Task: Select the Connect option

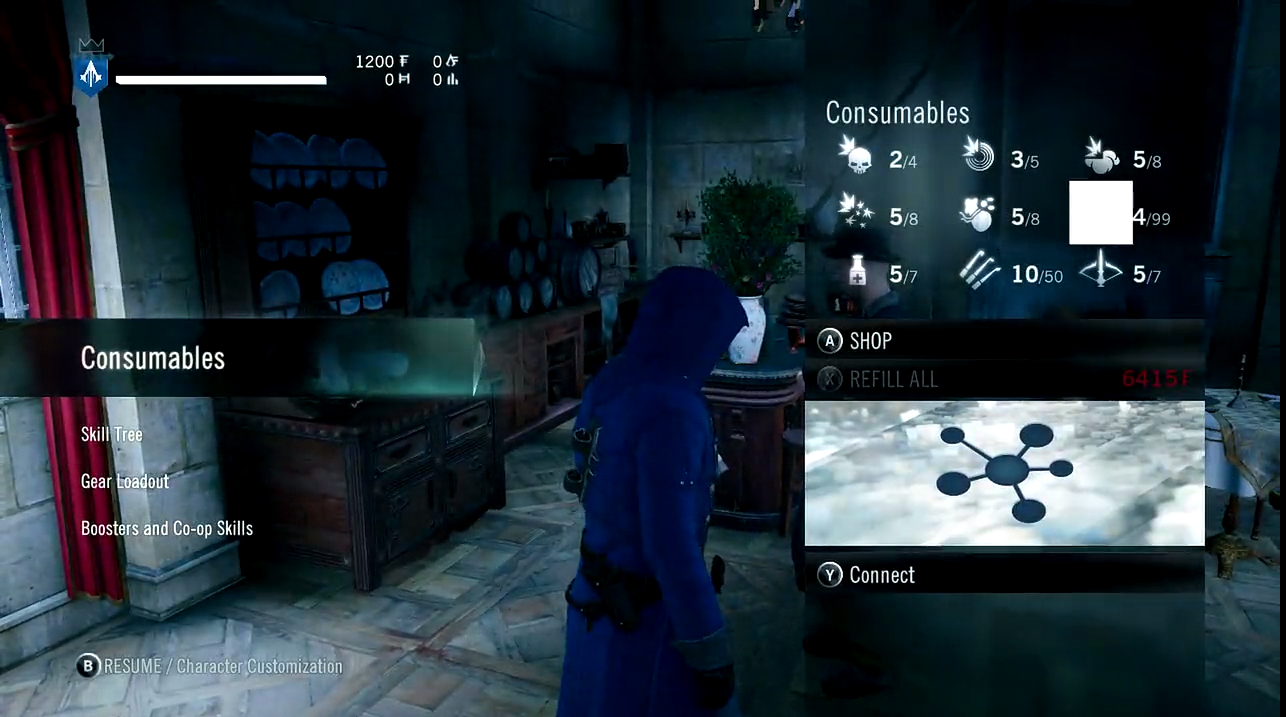Action: coord(881,575)
